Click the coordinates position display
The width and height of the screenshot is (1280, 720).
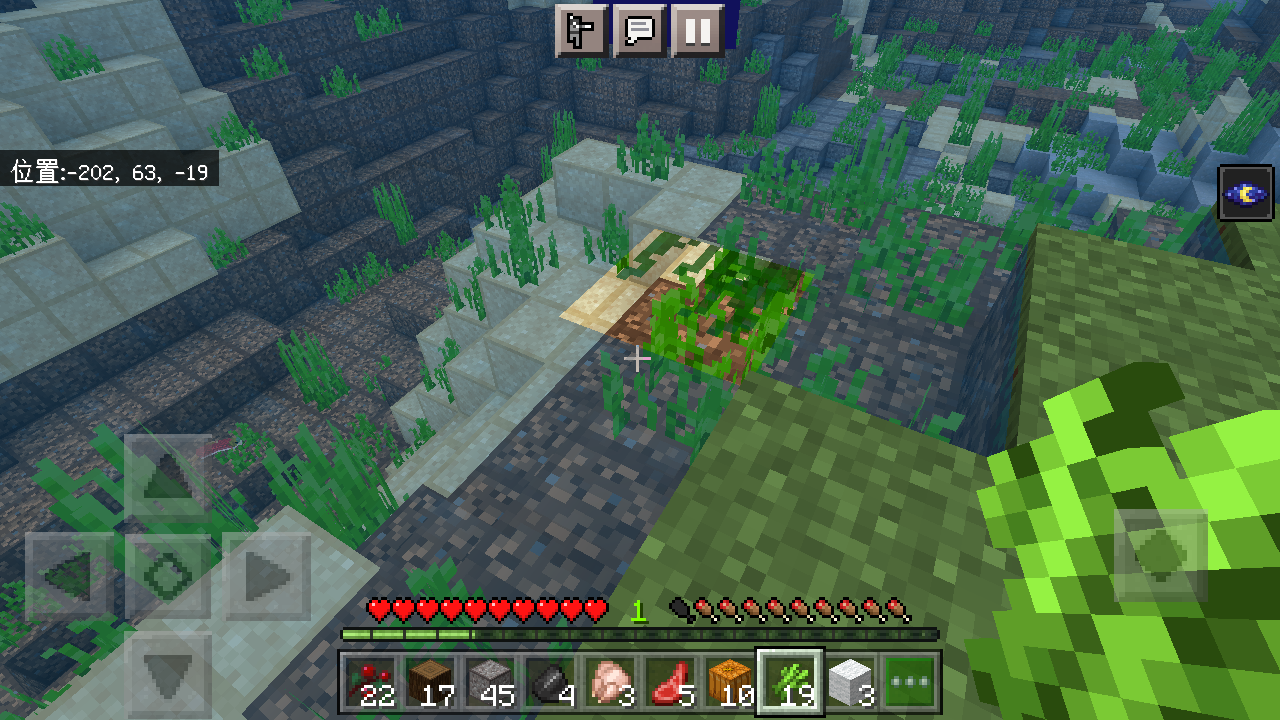pyautogui.click(x=108, y=170)
